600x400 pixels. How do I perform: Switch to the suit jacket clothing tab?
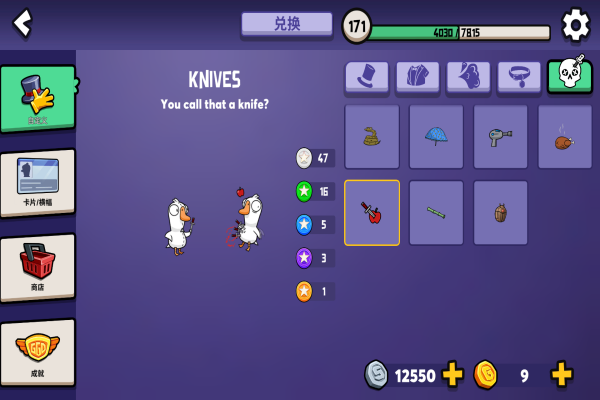point(417,76)
